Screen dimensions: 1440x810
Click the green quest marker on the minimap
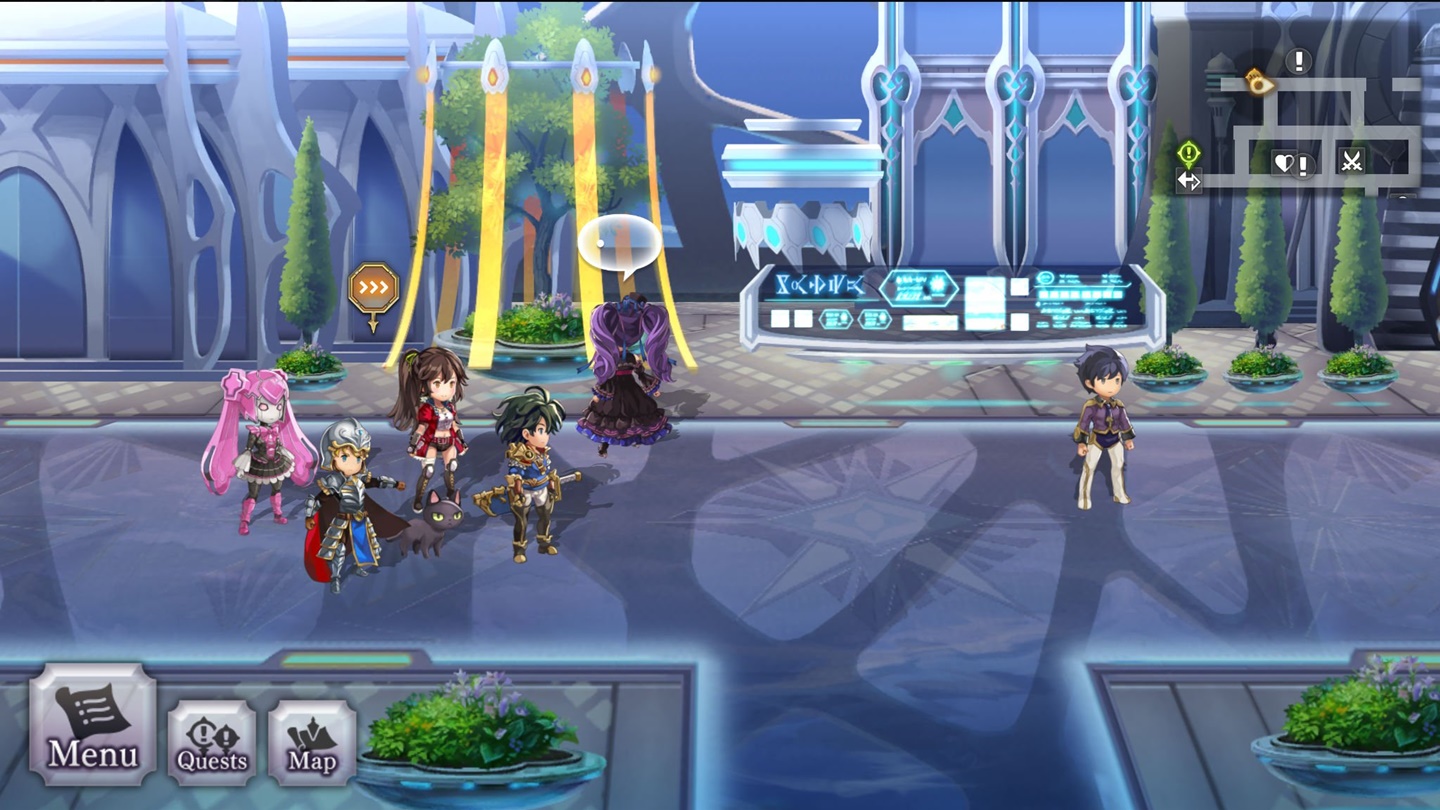1188,153
